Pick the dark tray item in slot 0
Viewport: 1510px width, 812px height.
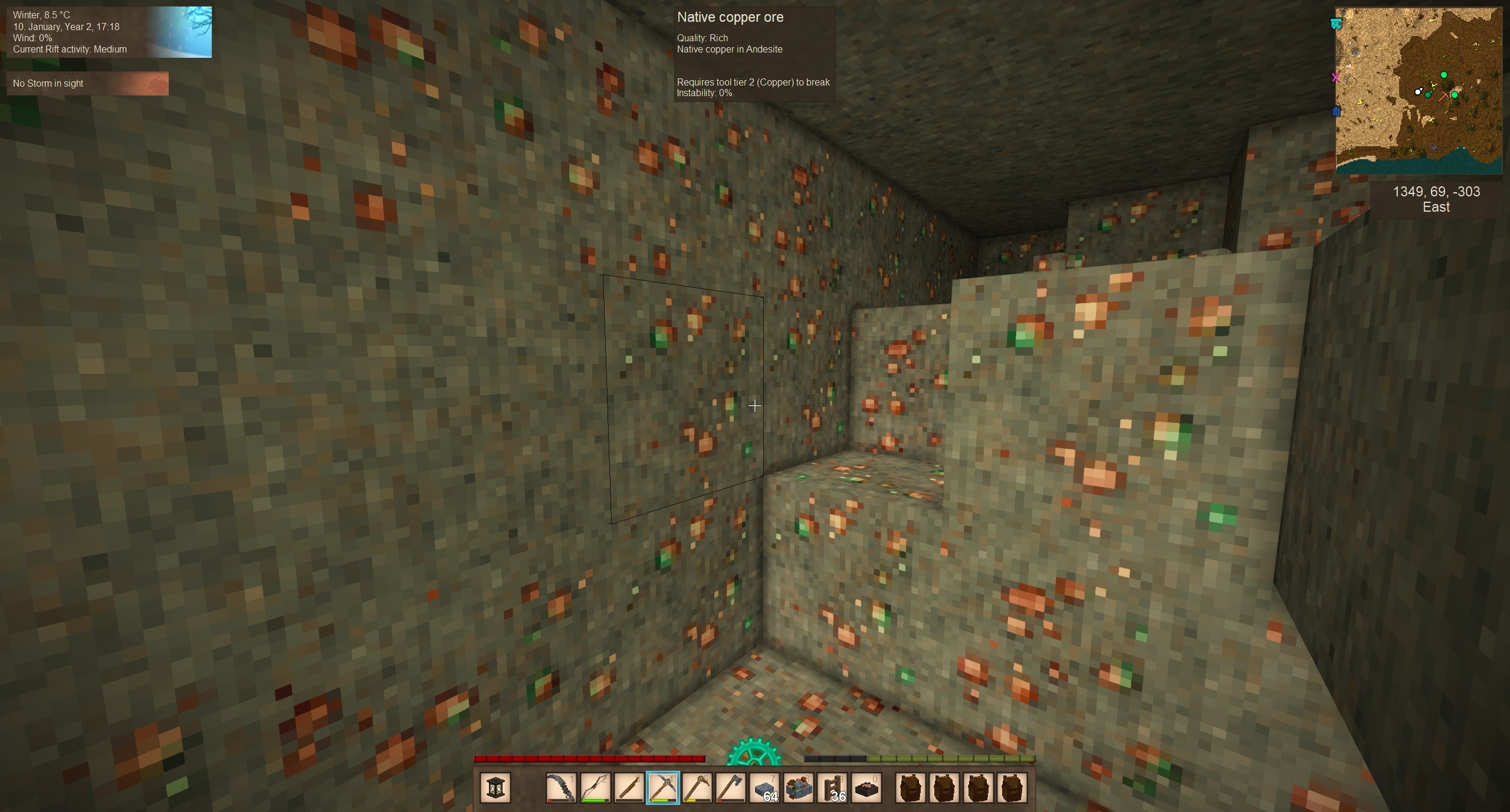866,788
